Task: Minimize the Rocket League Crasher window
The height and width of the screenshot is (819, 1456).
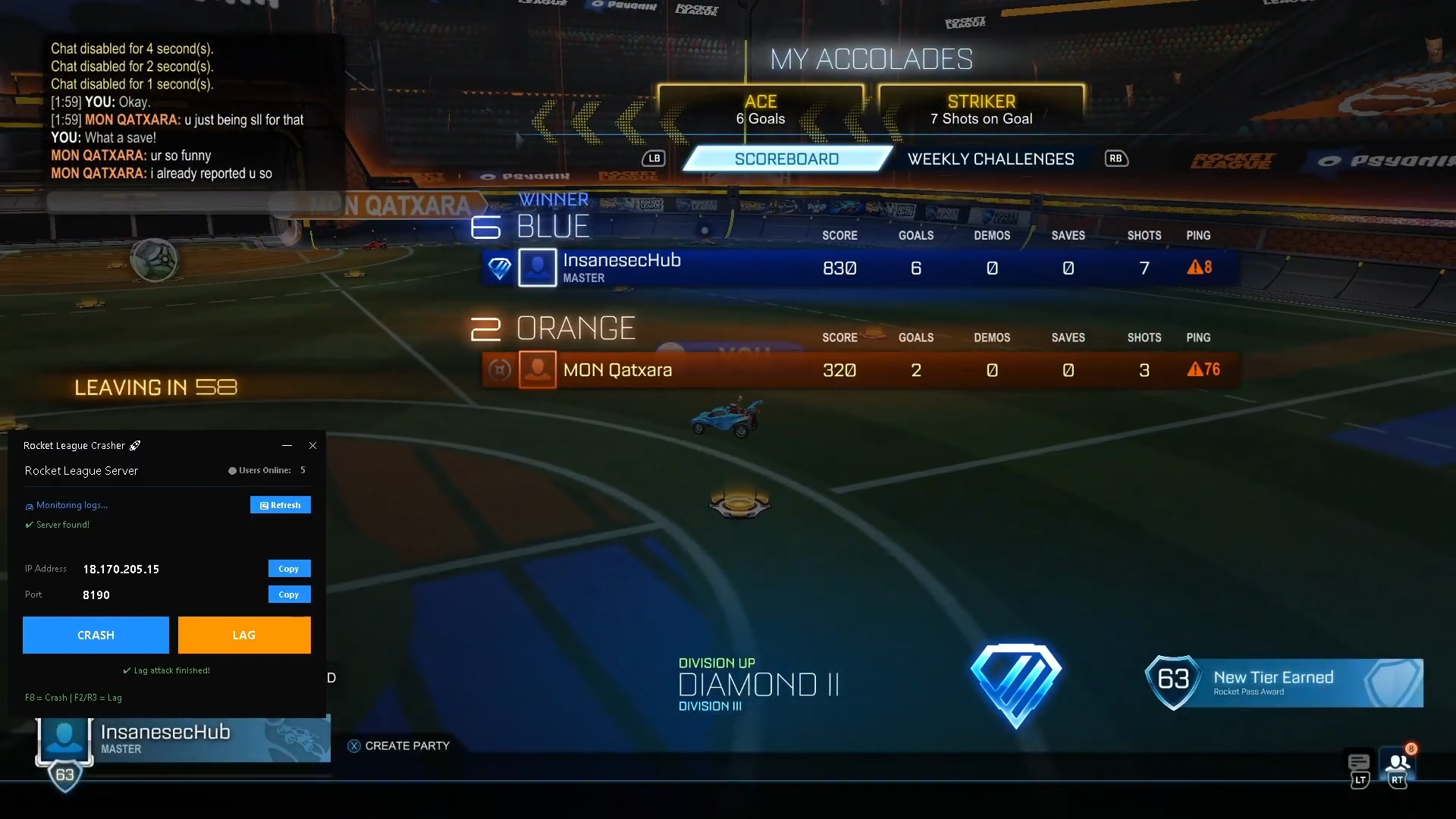Action: pyautogui.click(x=287, y=446)
